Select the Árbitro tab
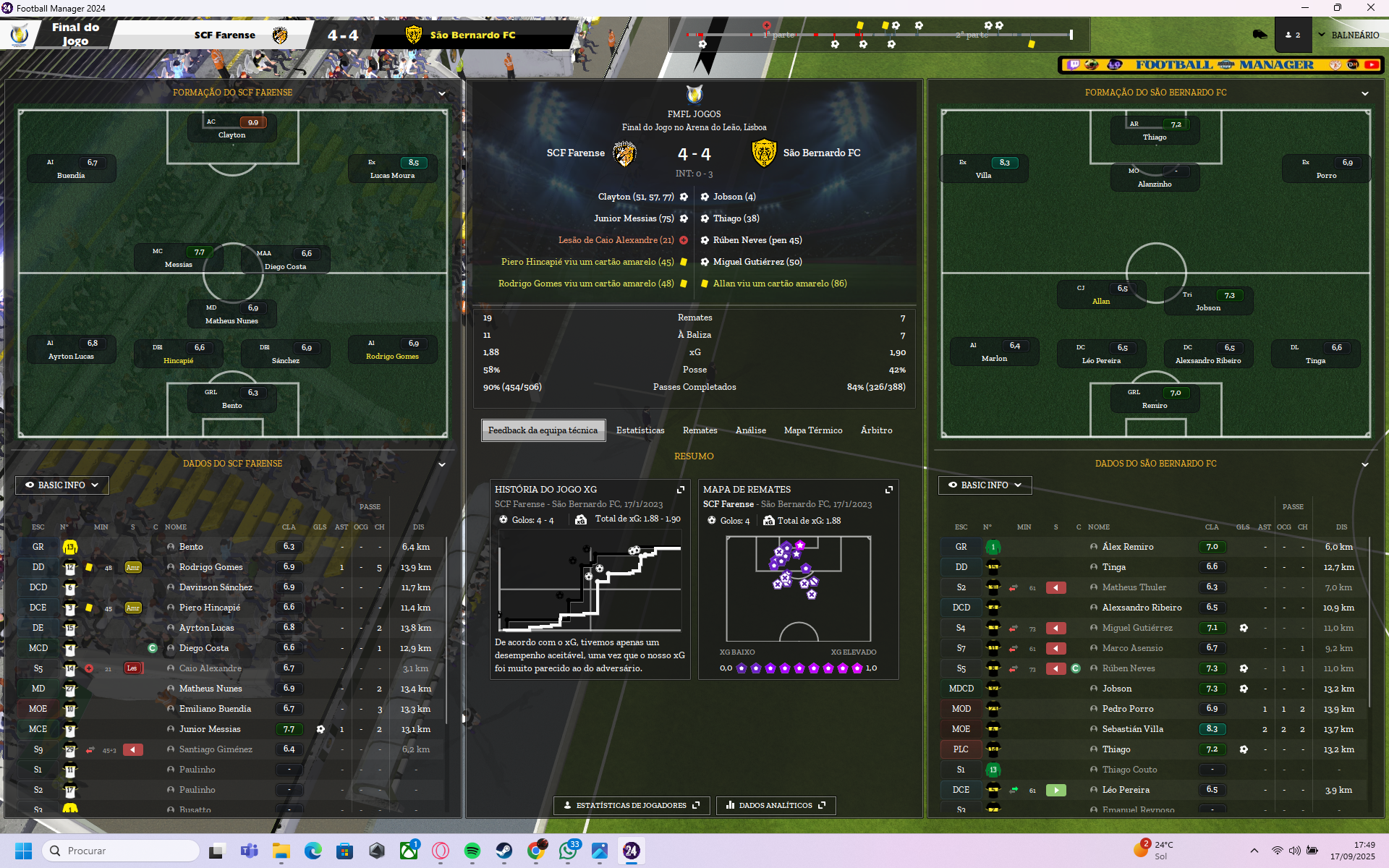1389x868 pixels. (876, 430)
